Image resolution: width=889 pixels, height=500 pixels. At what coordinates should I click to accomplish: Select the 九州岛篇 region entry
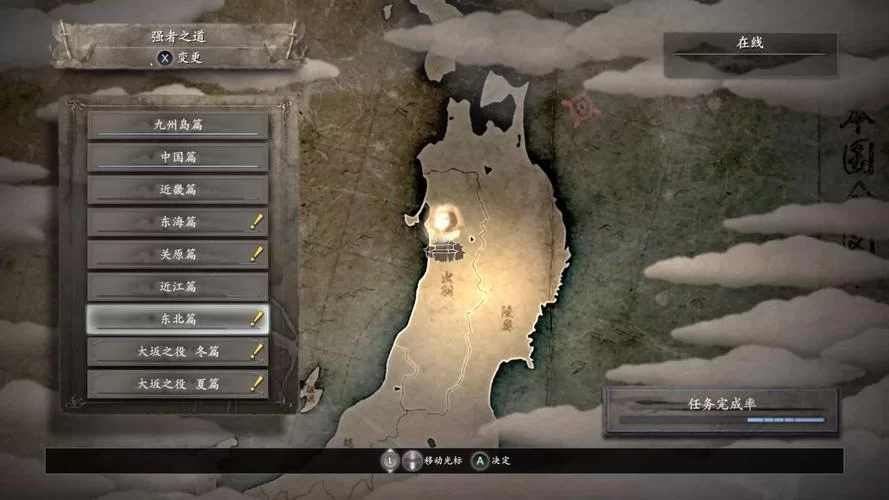(178, 125)
